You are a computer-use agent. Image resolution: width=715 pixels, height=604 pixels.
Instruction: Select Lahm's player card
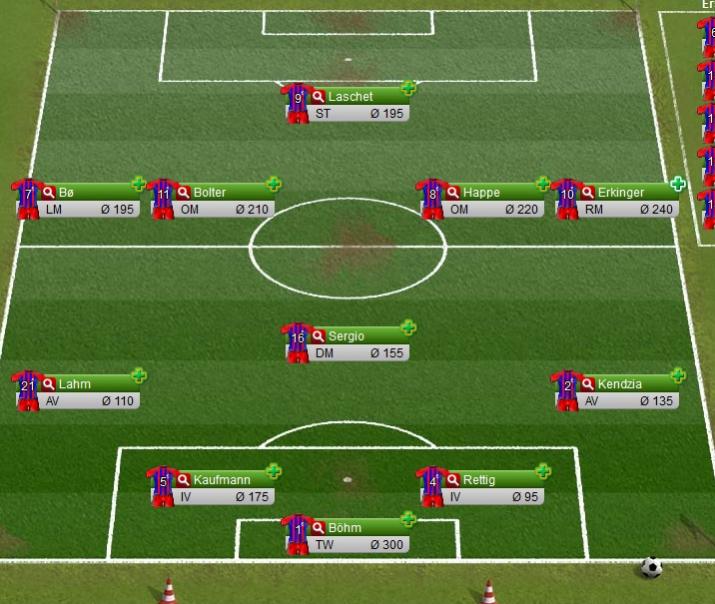pos(90,385)
